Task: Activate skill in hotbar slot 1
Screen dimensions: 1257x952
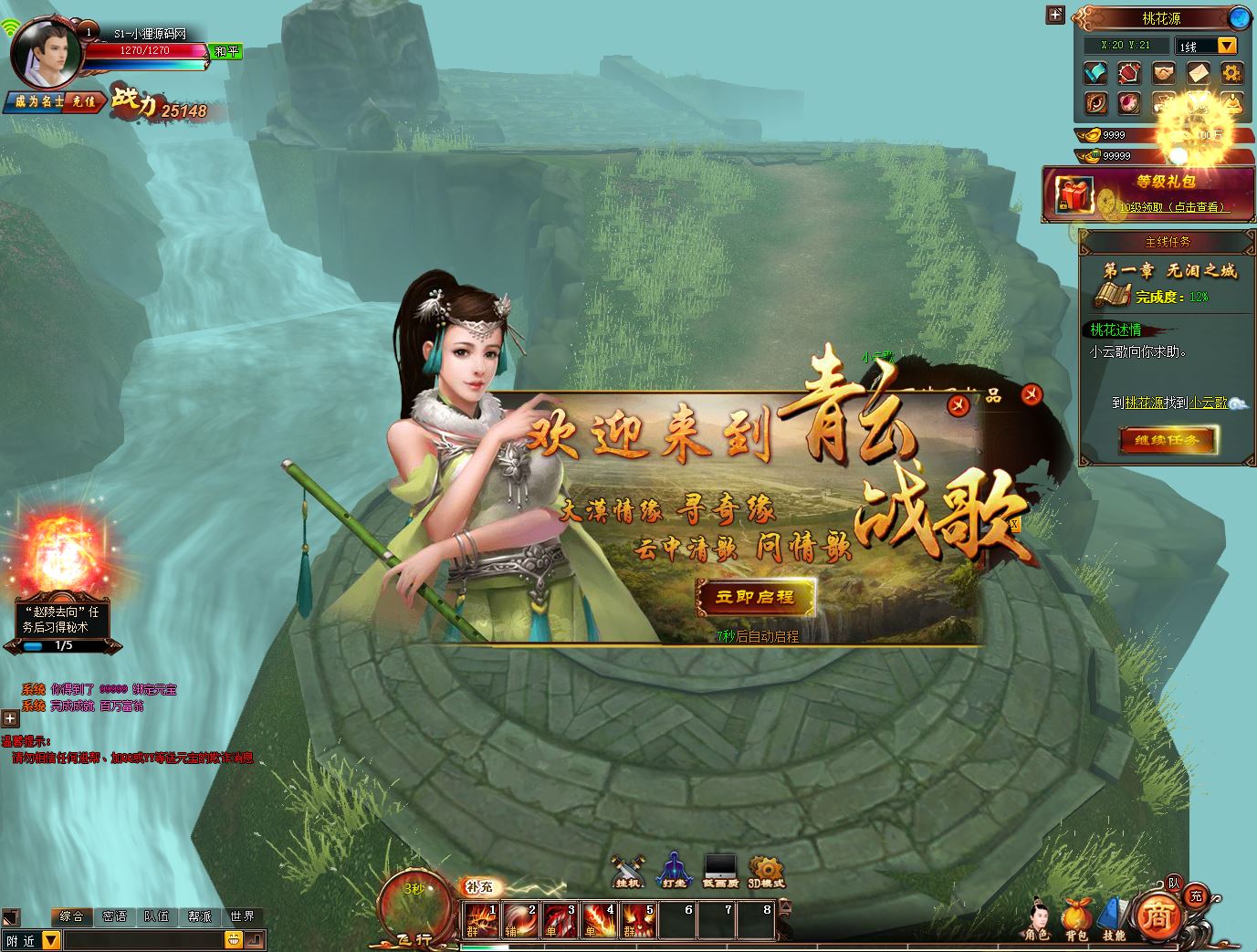Action: (481, 920)
